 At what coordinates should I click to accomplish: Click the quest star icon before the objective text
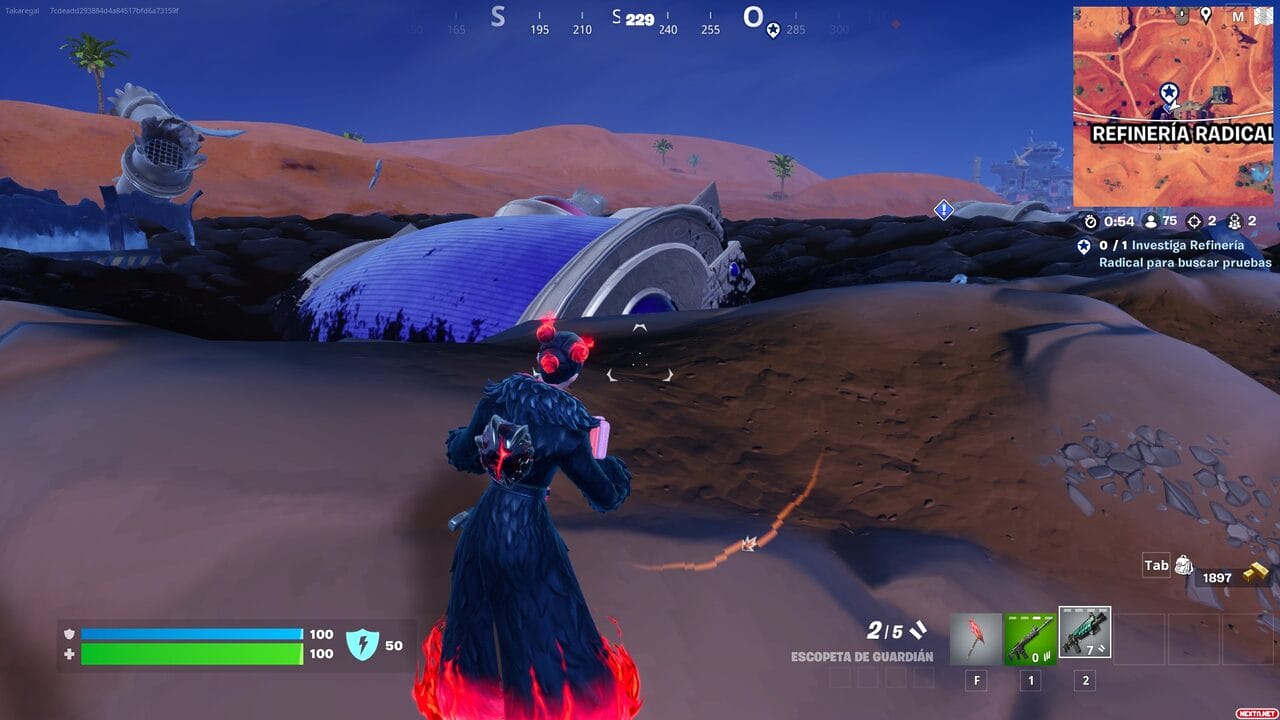click(1084, 247)
